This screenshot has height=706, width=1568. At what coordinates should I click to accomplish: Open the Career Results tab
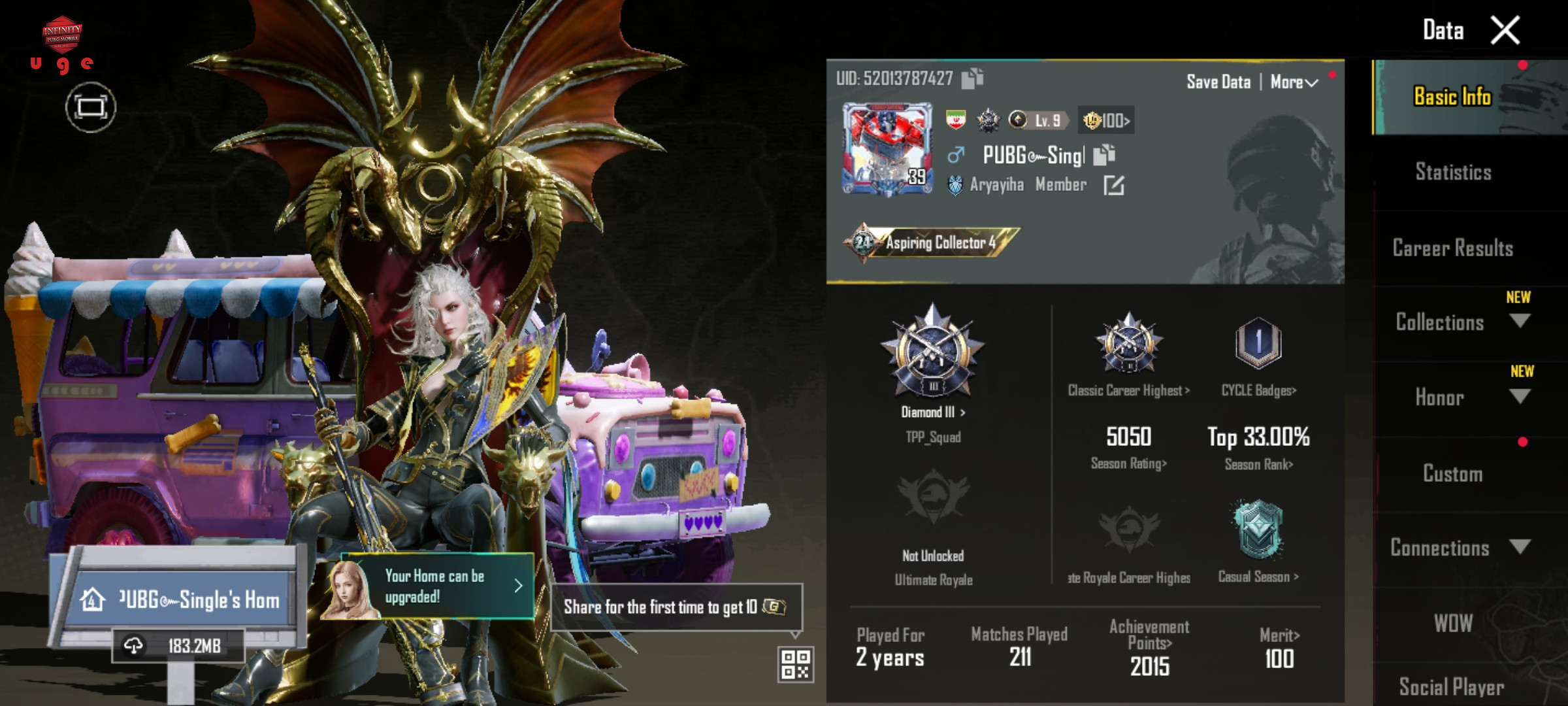click(x=1452, y=248)
